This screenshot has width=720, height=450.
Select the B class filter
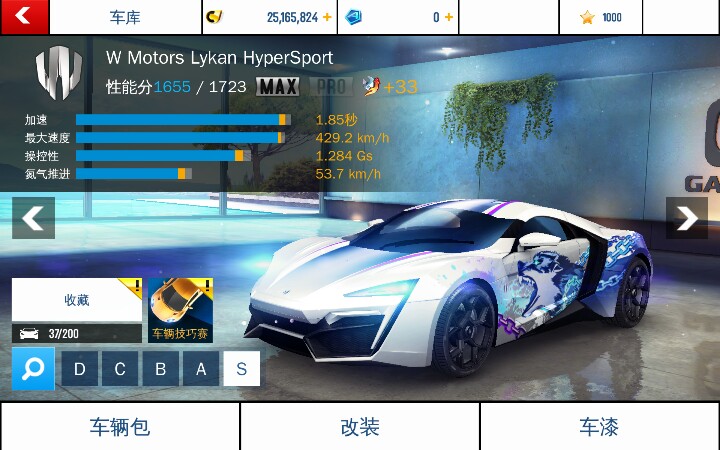160,370
